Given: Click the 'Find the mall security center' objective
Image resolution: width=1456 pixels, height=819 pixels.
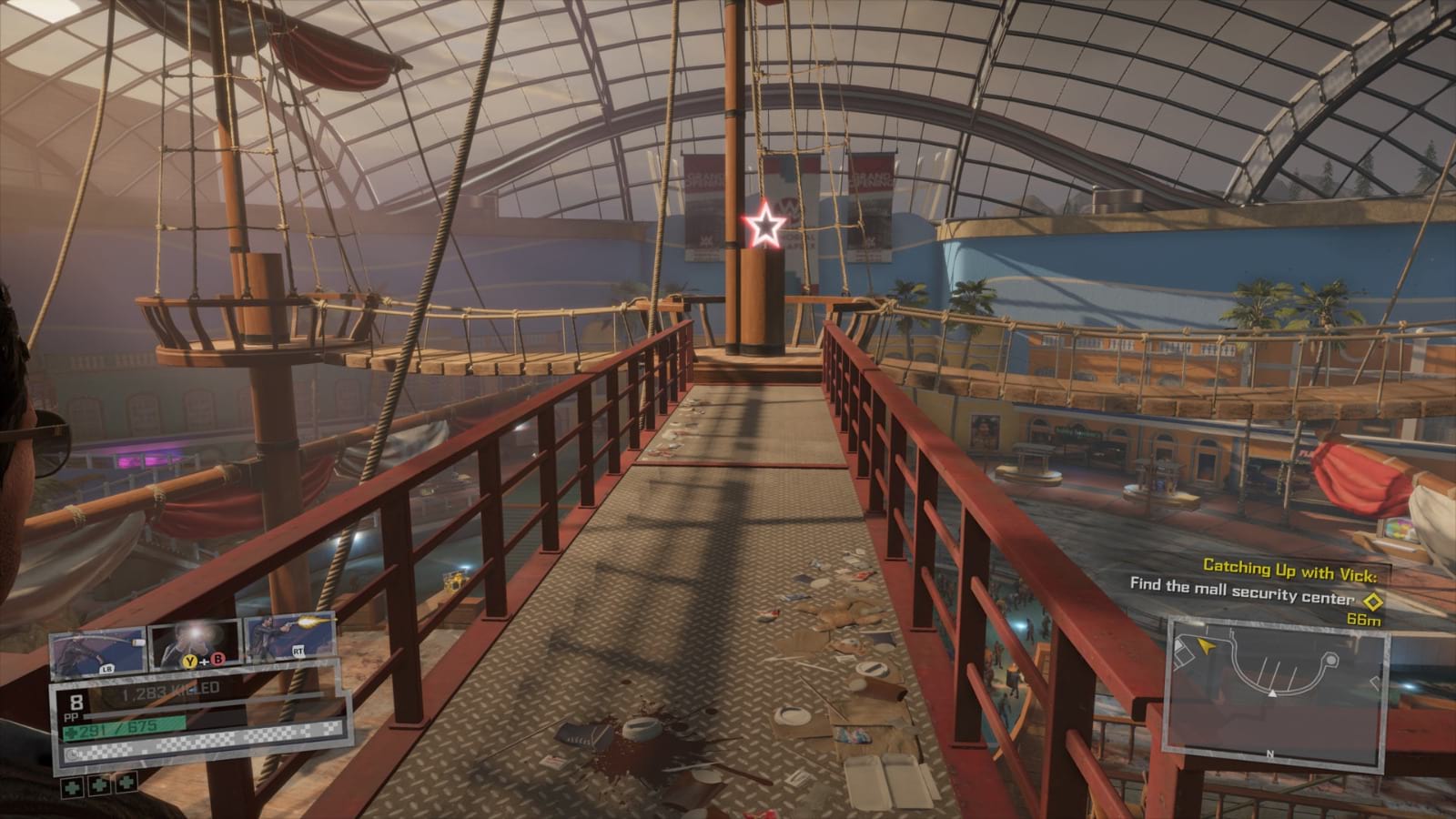Looking at the screenshot, I should point(1241,588).
